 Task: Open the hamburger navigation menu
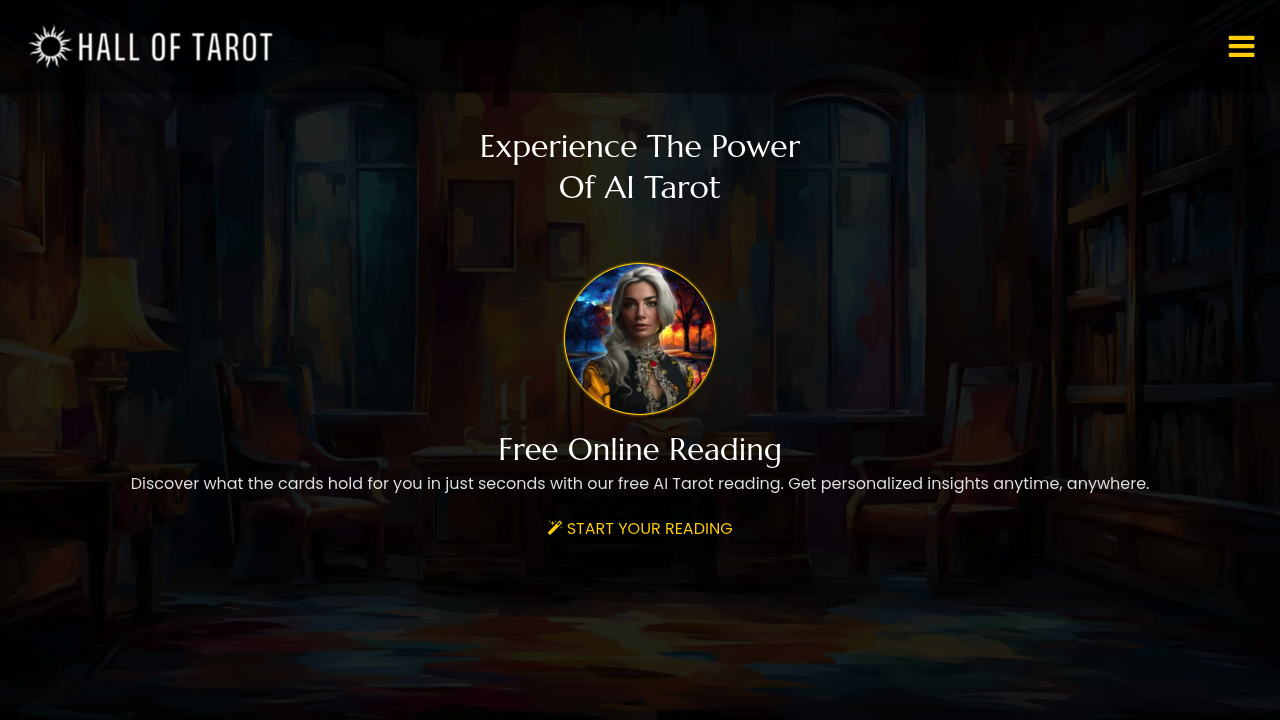(x=1241, y=46)
